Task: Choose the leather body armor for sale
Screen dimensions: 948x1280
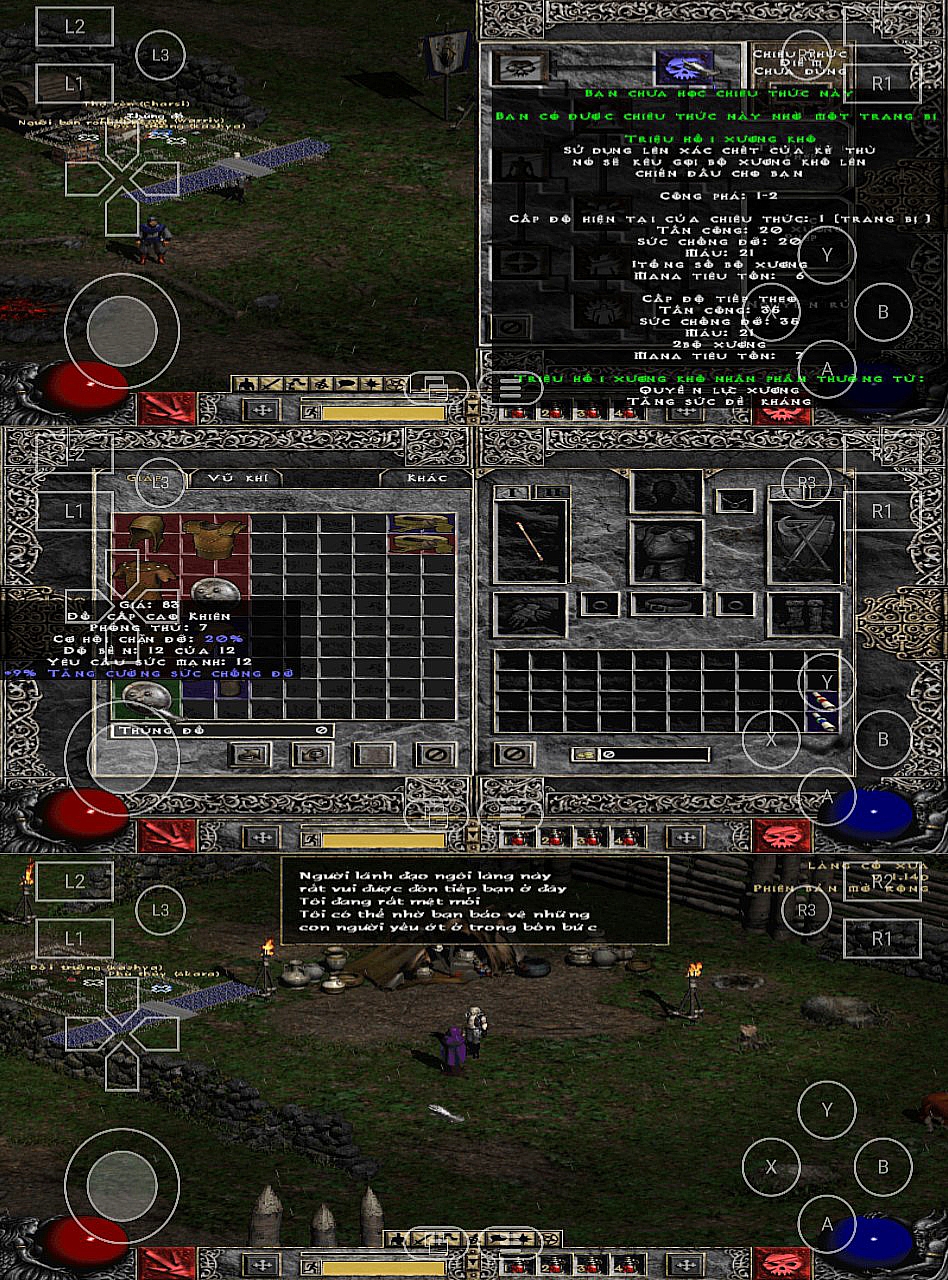Action: pos(214,536)
